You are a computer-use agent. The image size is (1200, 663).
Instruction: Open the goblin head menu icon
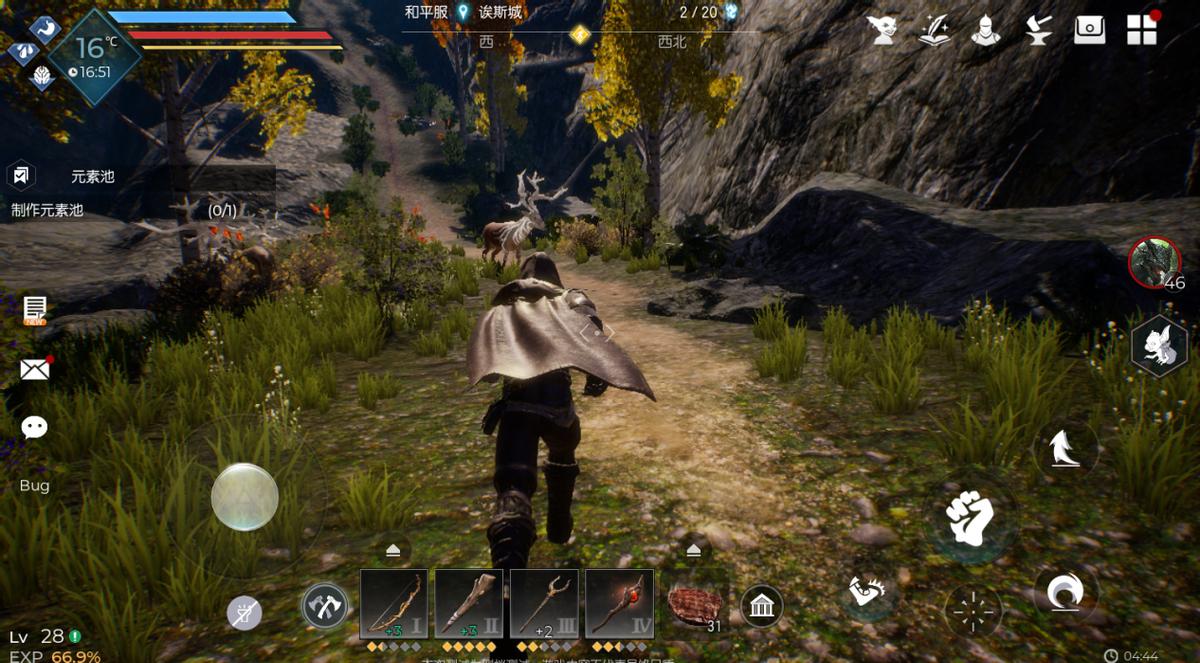click(882, 30)
